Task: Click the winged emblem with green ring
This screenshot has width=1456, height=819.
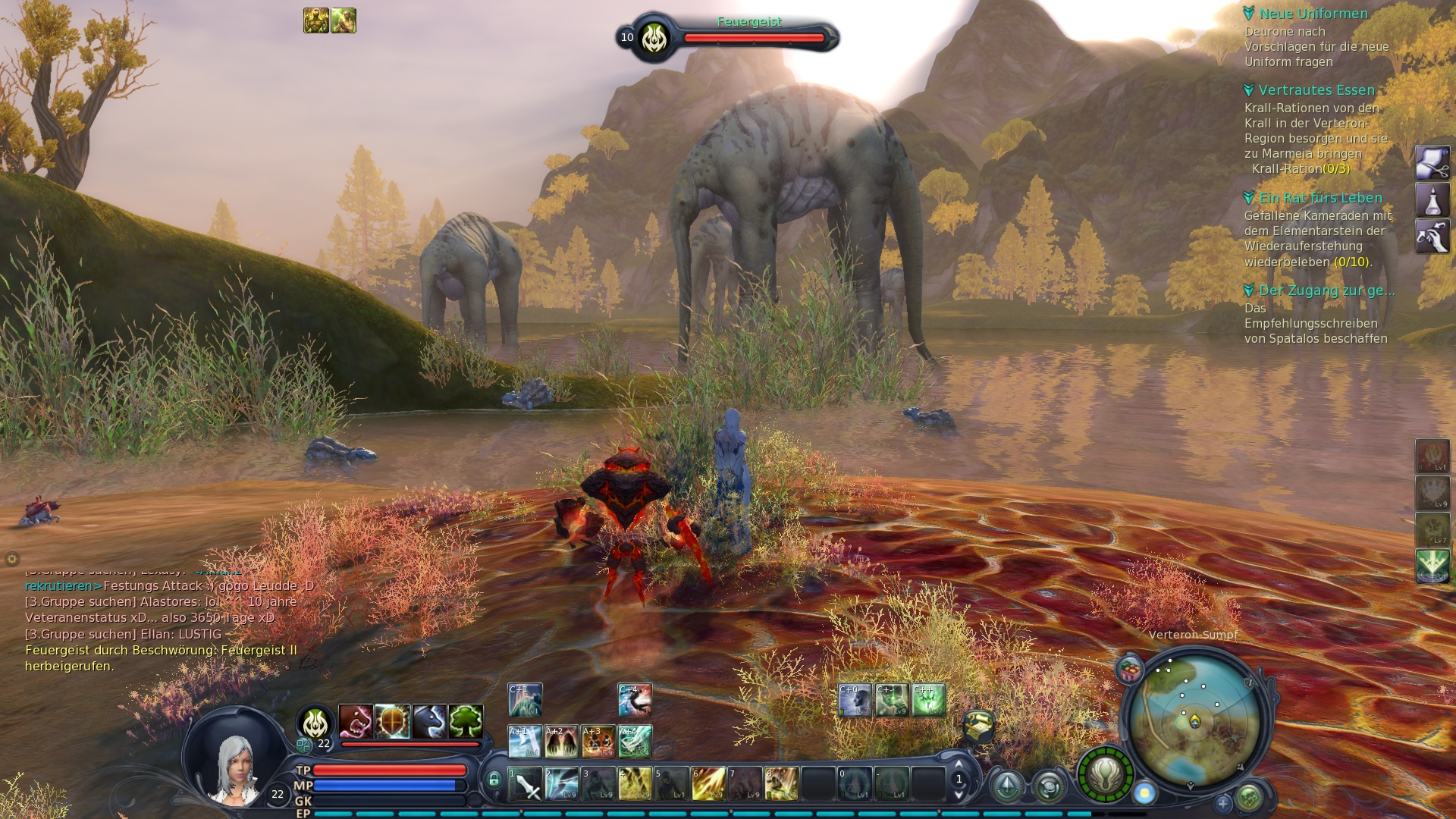Action: click(x=1105, y=774)
